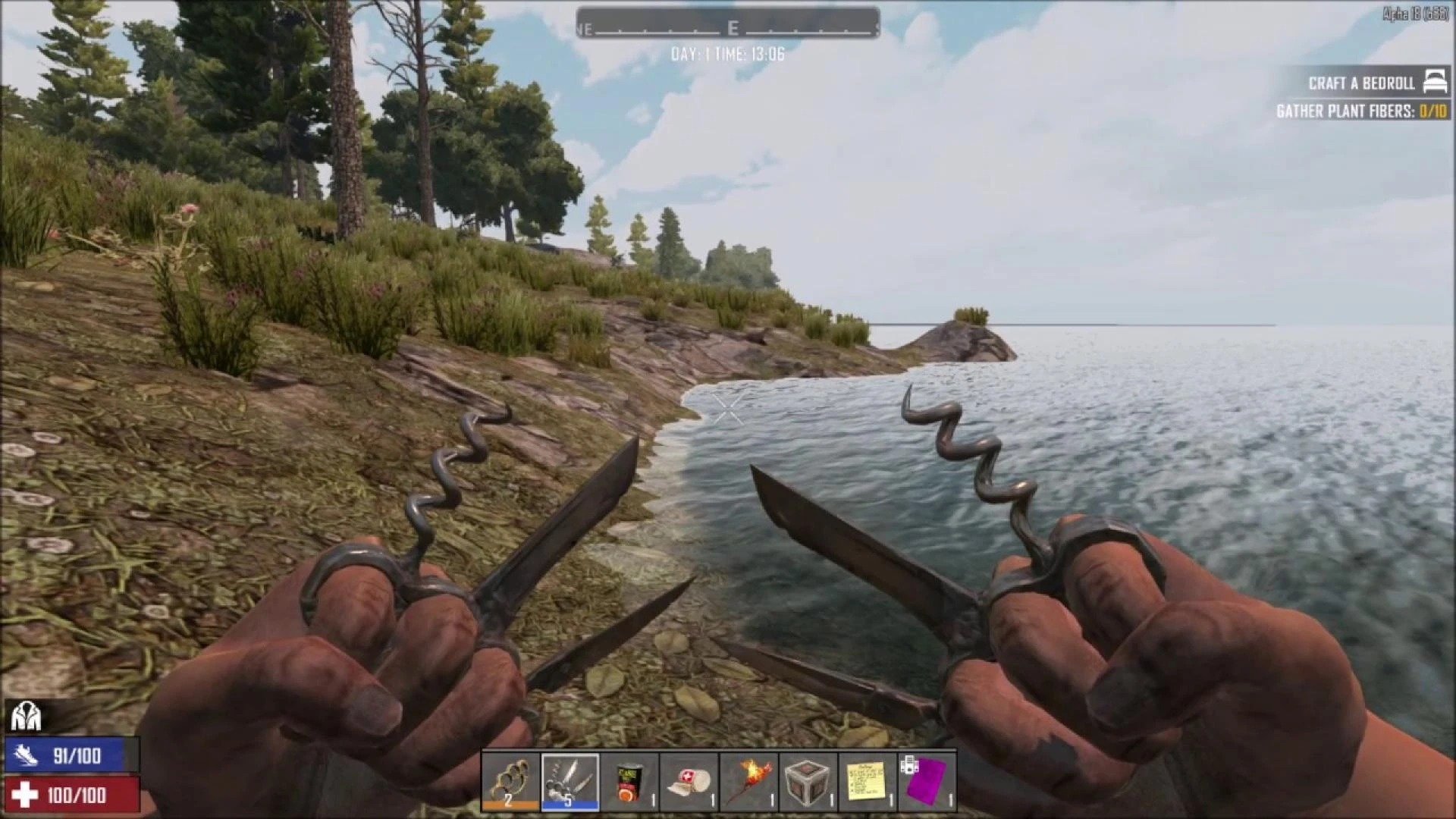Select the first aid bandage in the hotbar
Image resolution: width=1456 pixels, height=819 pixels.
tap(691, 783)
